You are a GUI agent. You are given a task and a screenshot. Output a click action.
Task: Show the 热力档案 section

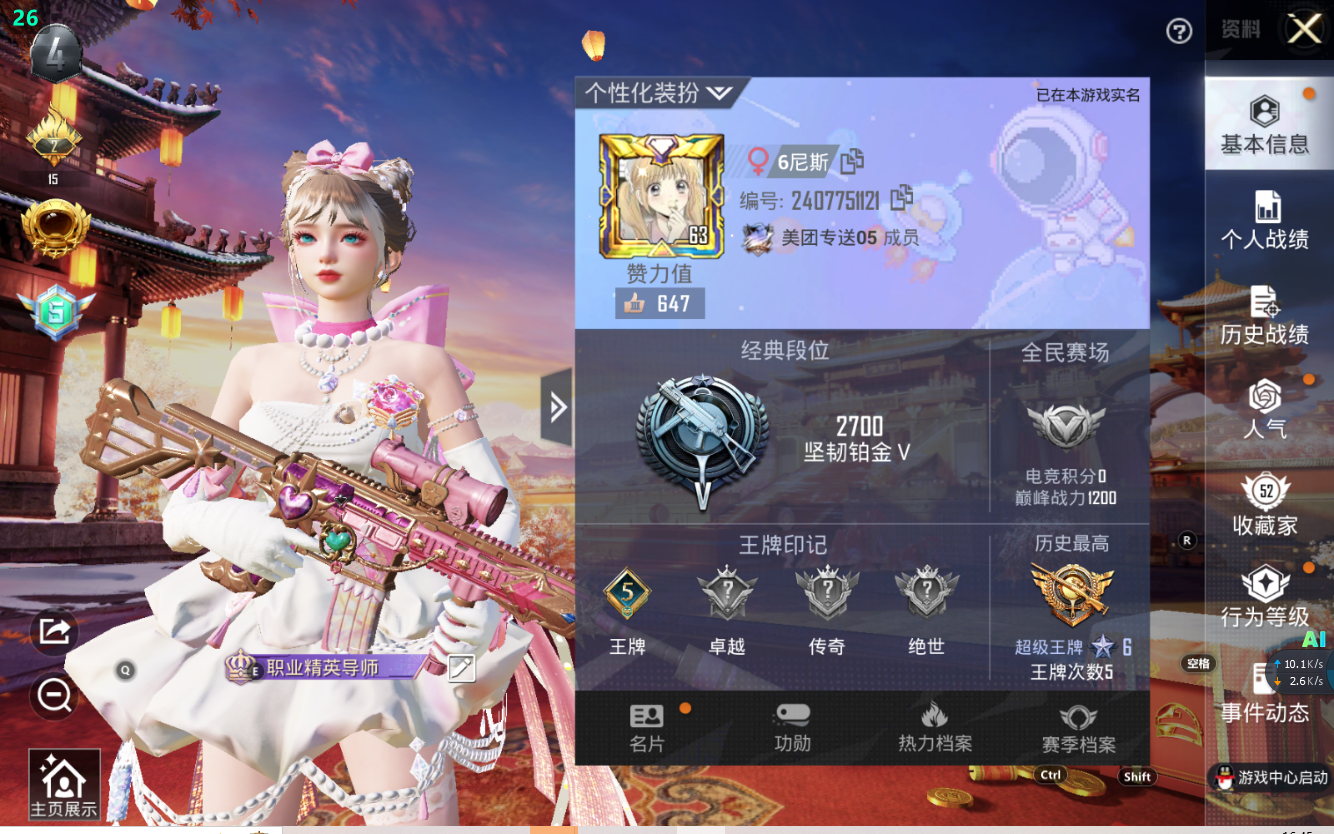pos(935,728)
